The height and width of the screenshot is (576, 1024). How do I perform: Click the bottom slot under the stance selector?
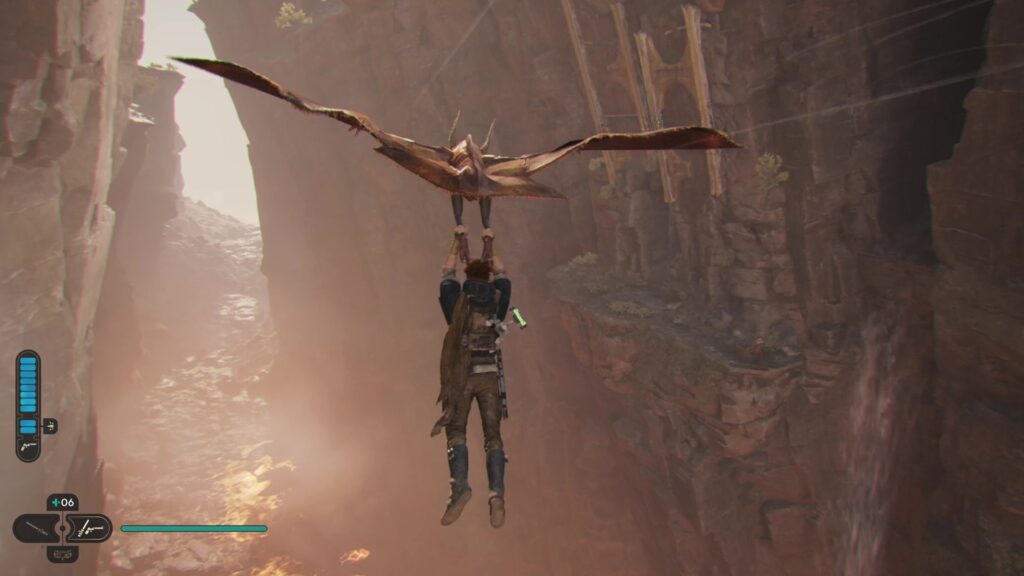click(63, 553)
